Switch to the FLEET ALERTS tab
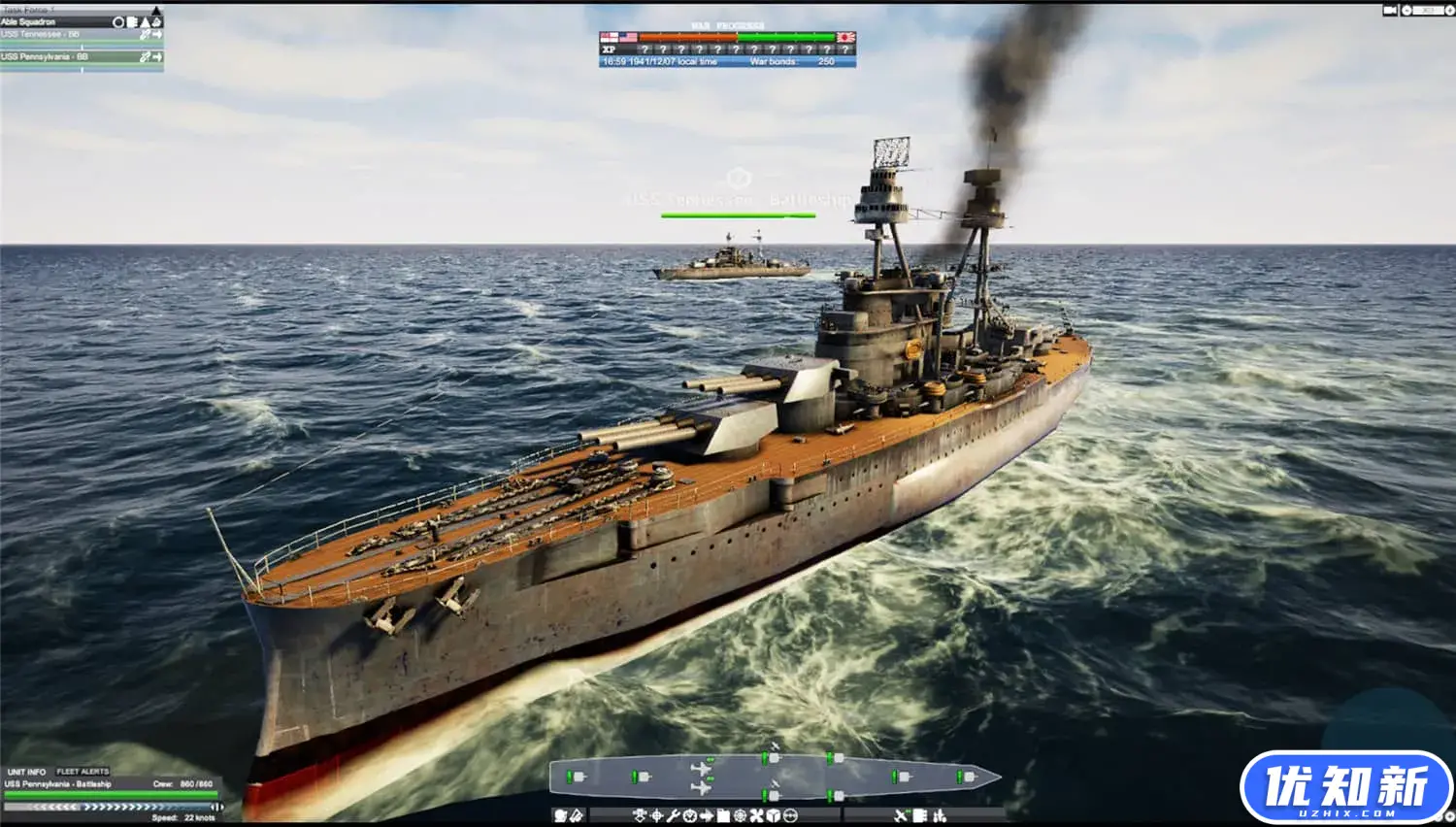Image resolution: width=1456 pixels, height=827 pixels. (x=83, y=771)
